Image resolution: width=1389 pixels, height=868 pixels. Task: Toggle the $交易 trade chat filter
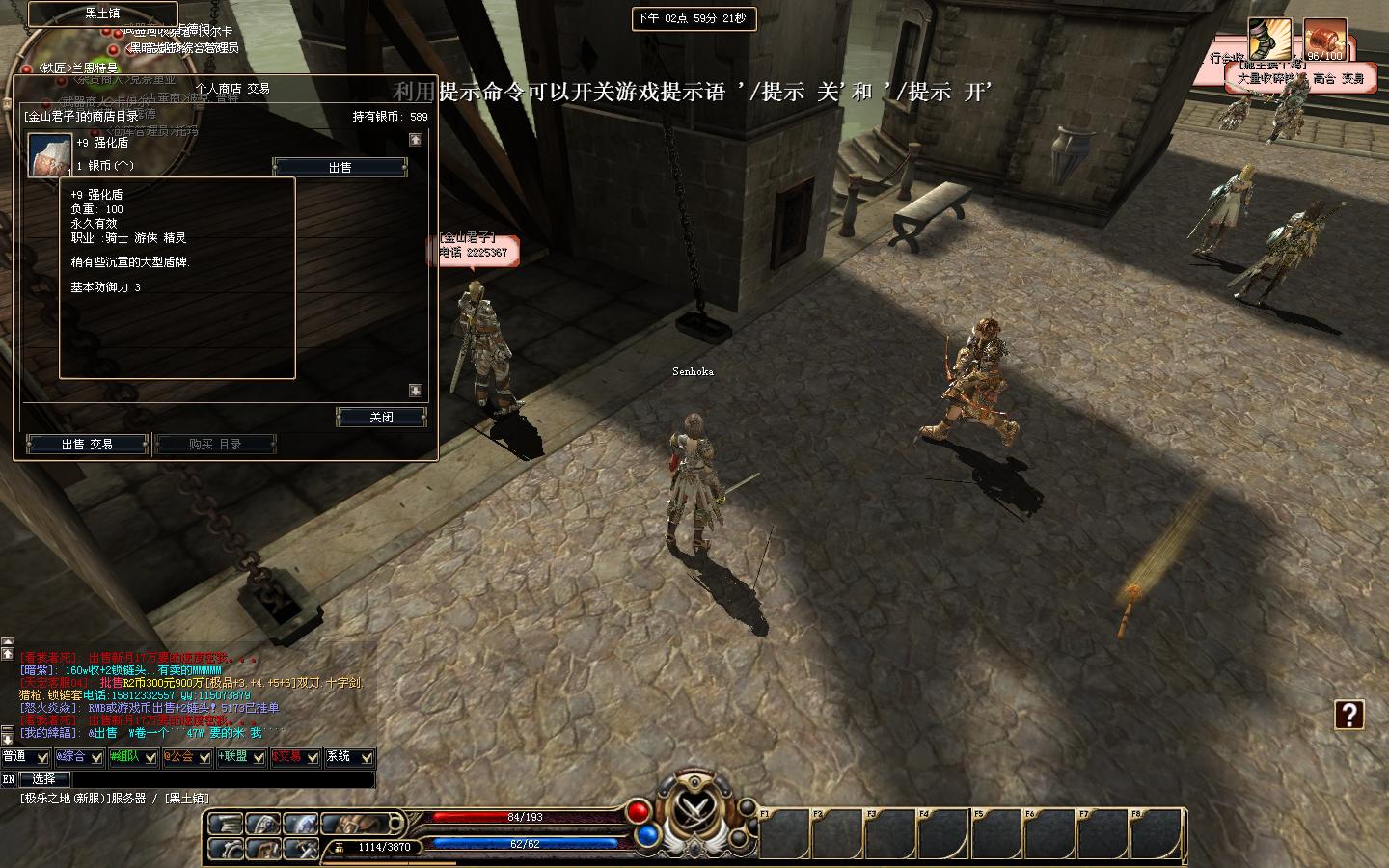point(295,757)
